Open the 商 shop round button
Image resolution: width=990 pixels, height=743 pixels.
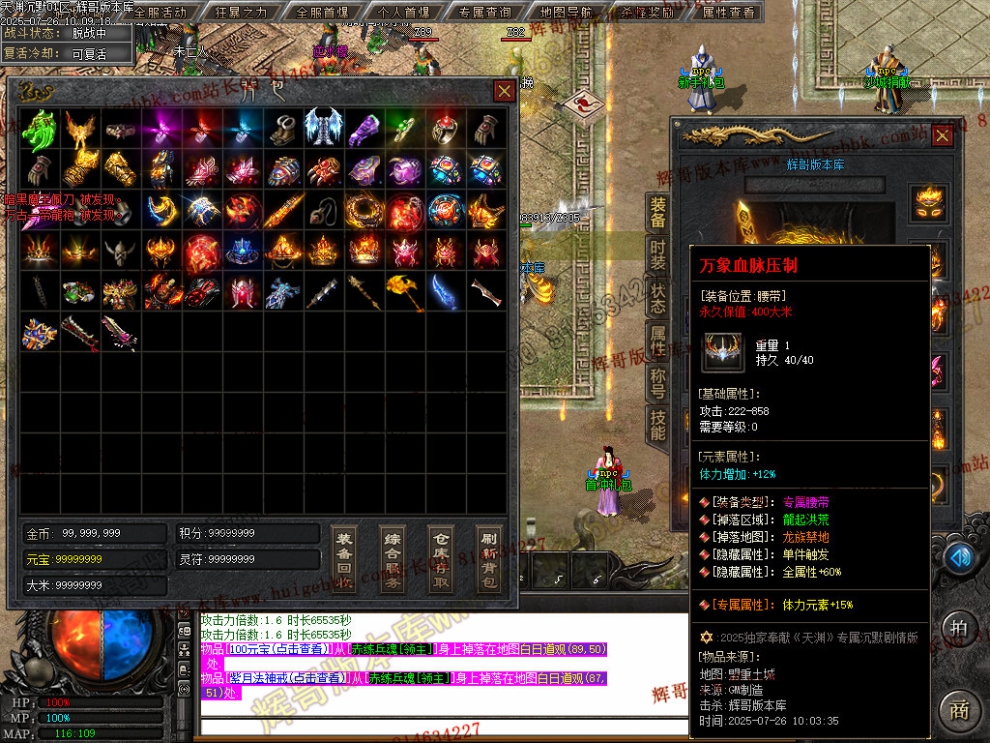(959, 710)
